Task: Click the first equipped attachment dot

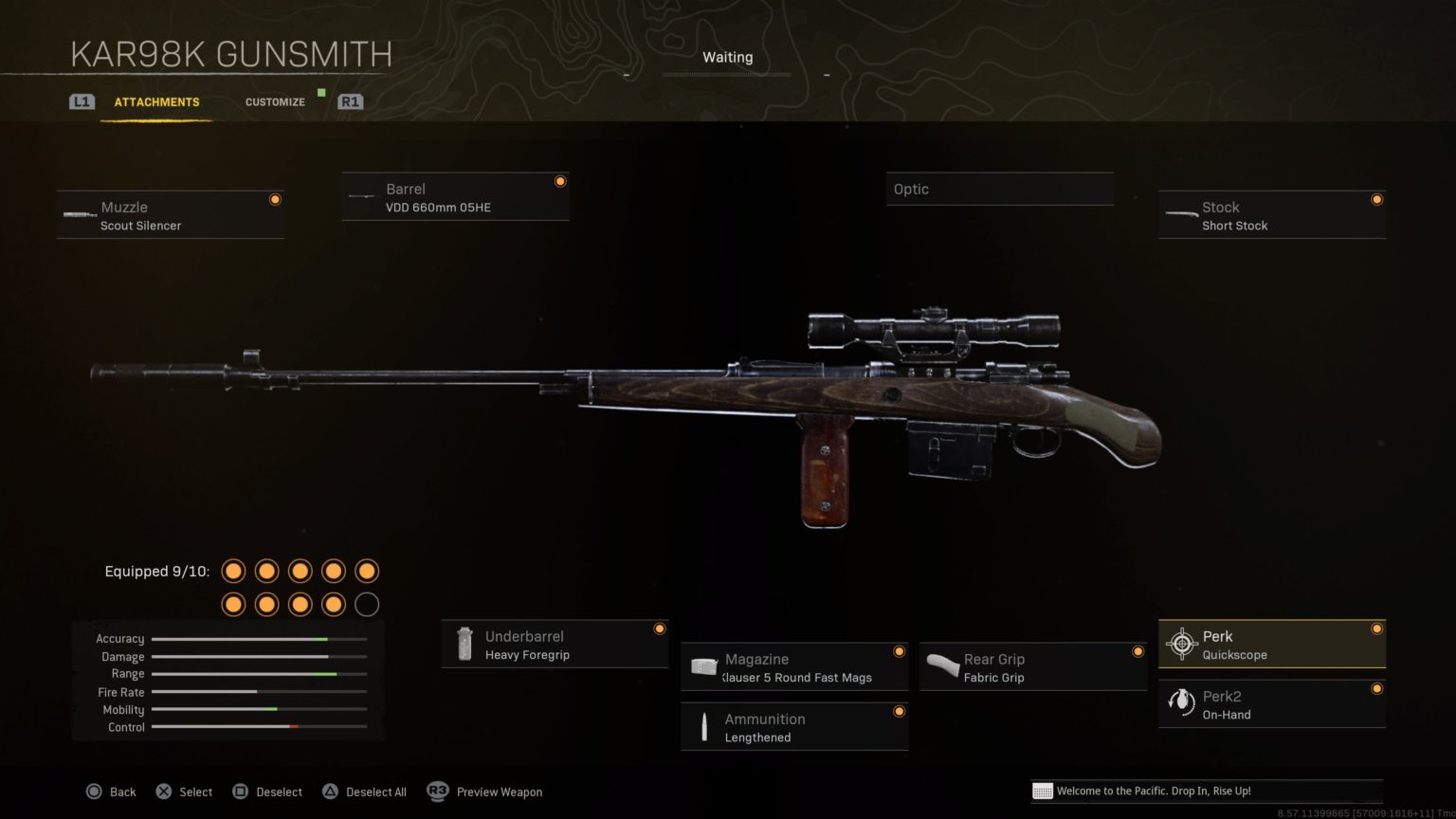Action: [x=233, y=571]
